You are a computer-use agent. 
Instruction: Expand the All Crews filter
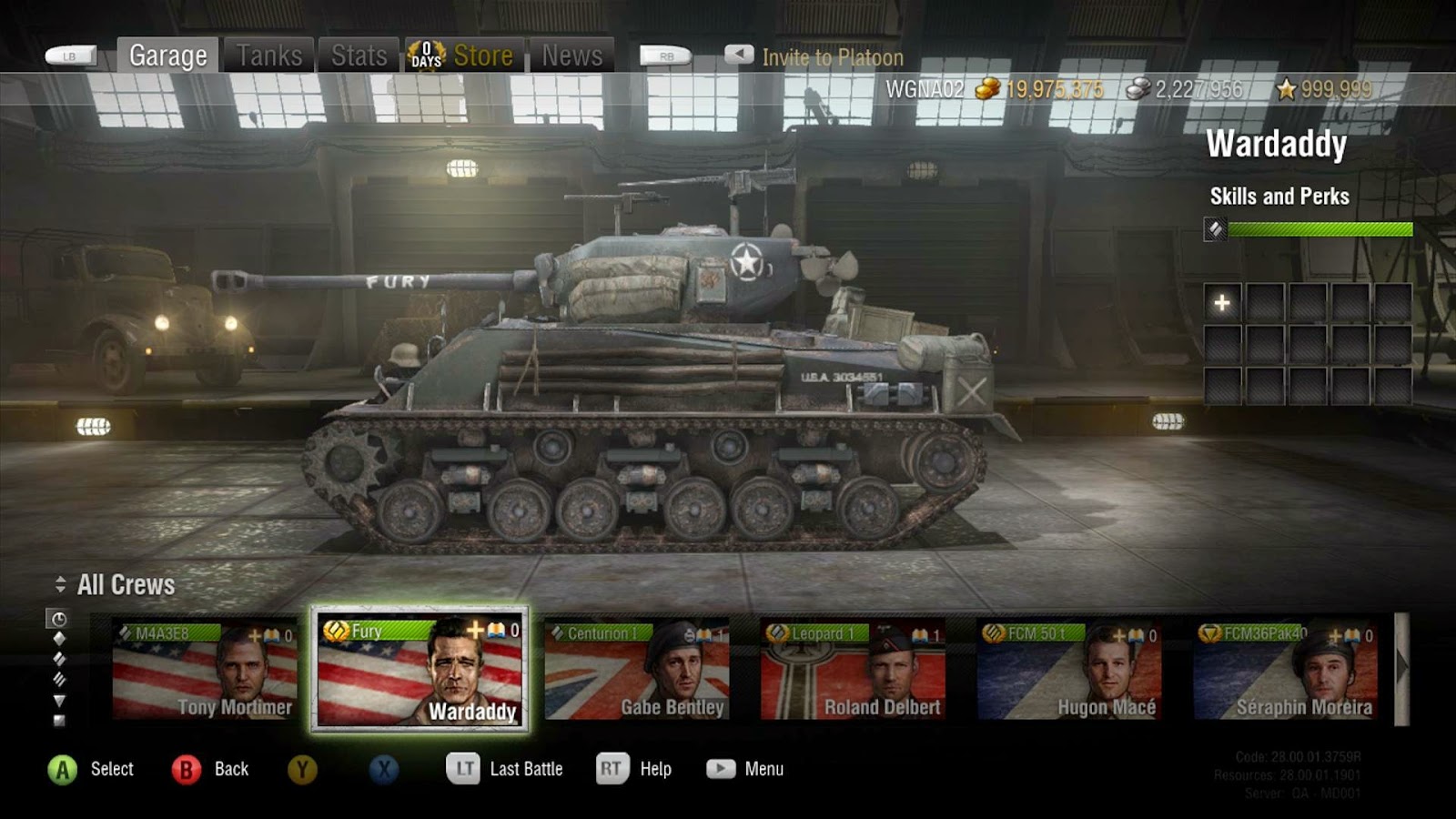(x=116, y=585)
